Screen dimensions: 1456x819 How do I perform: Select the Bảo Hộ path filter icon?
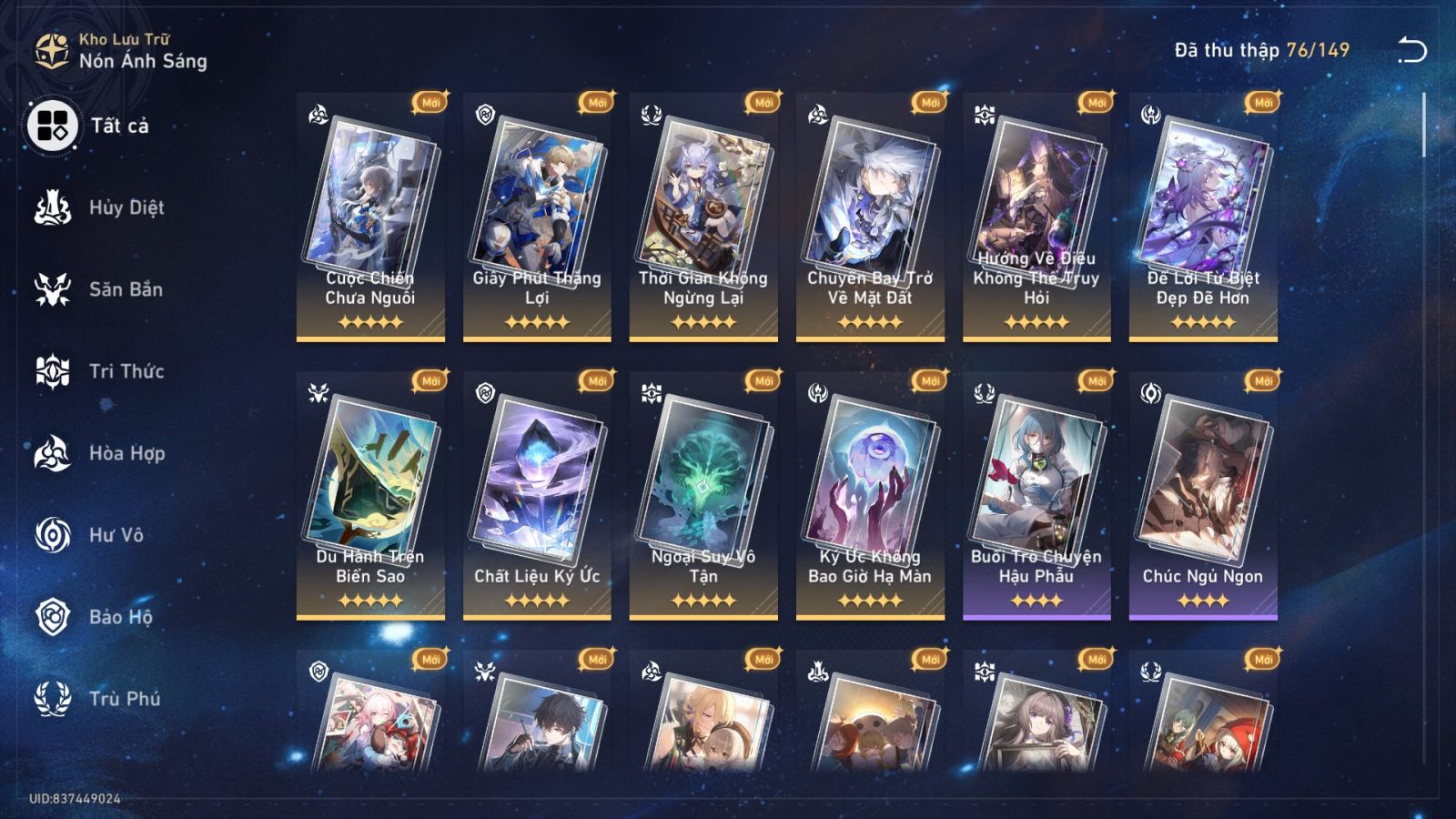pyautogui.click(x=55, y=617)
